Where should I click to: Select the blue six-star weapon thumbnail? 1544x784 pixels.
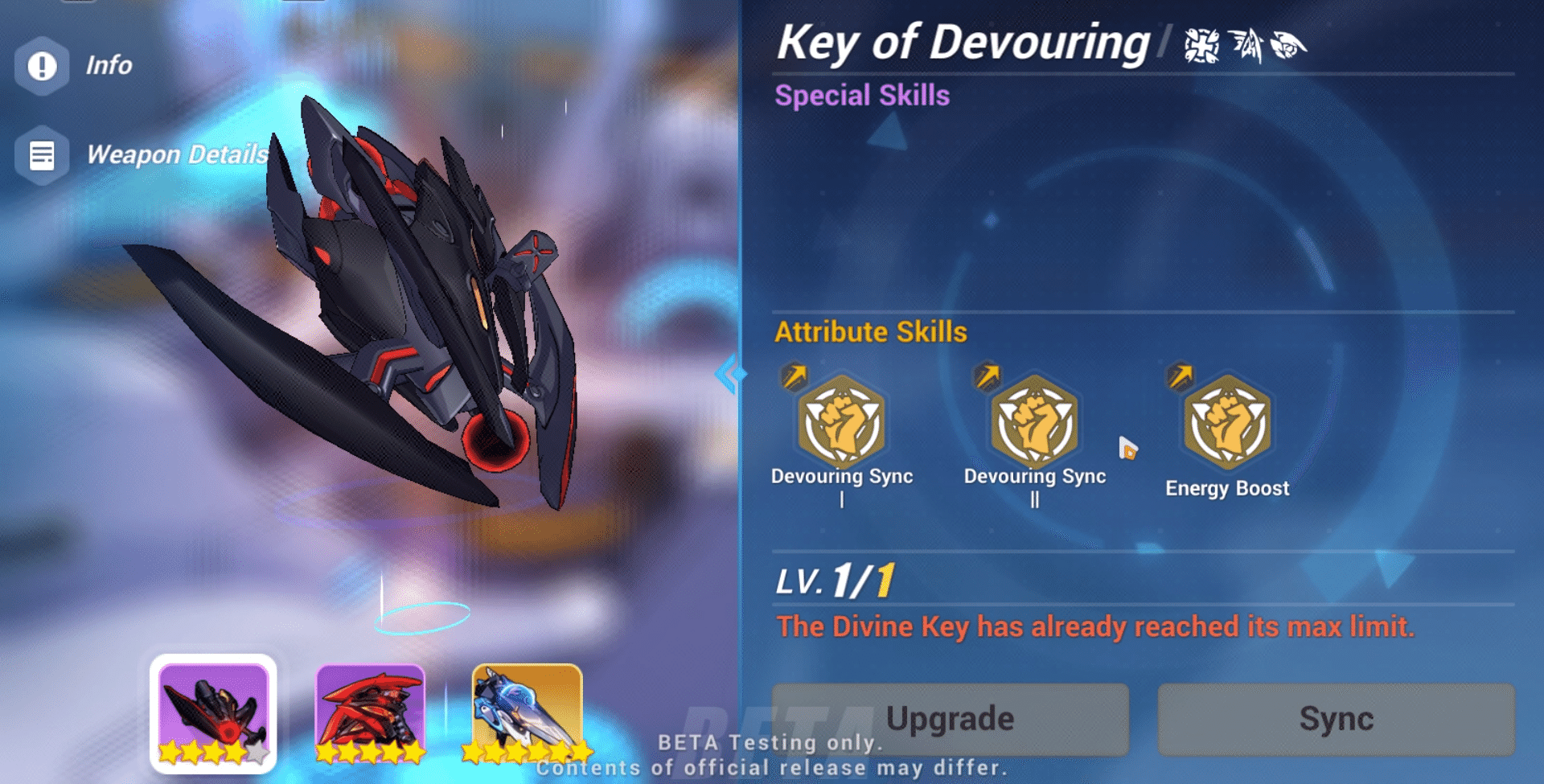527,708
